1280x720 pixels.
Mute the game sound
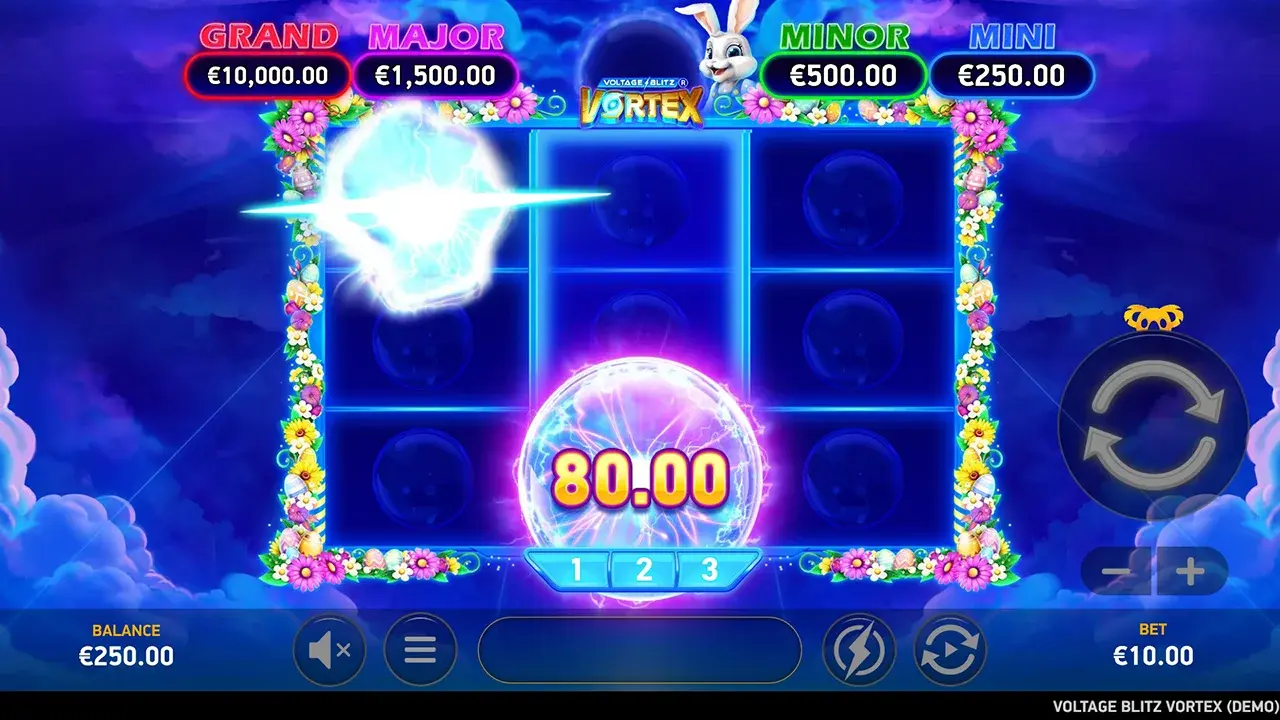[x=330, y=649]
